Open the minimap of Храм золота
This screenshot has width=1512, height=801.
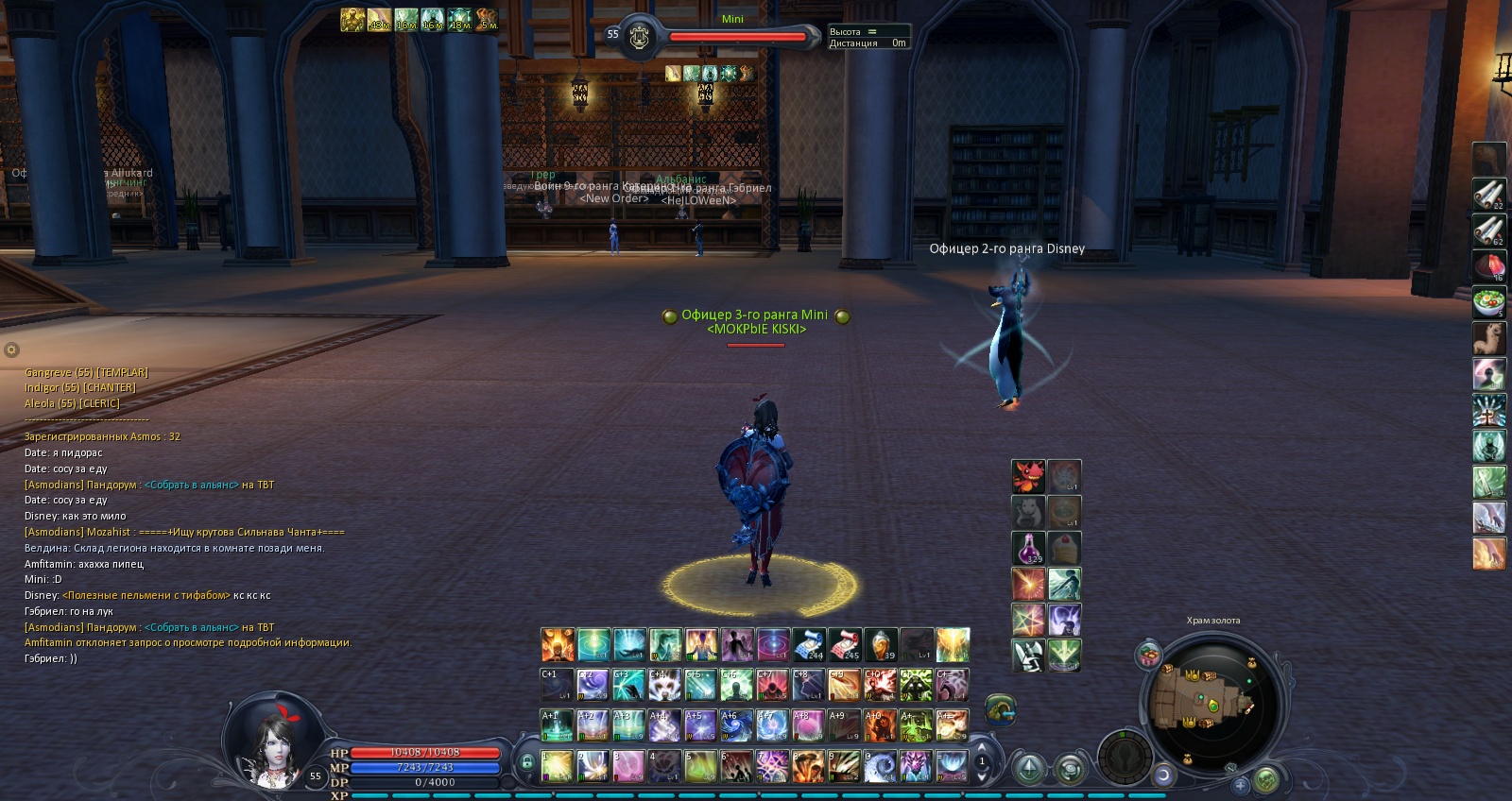coord(1213,701)
